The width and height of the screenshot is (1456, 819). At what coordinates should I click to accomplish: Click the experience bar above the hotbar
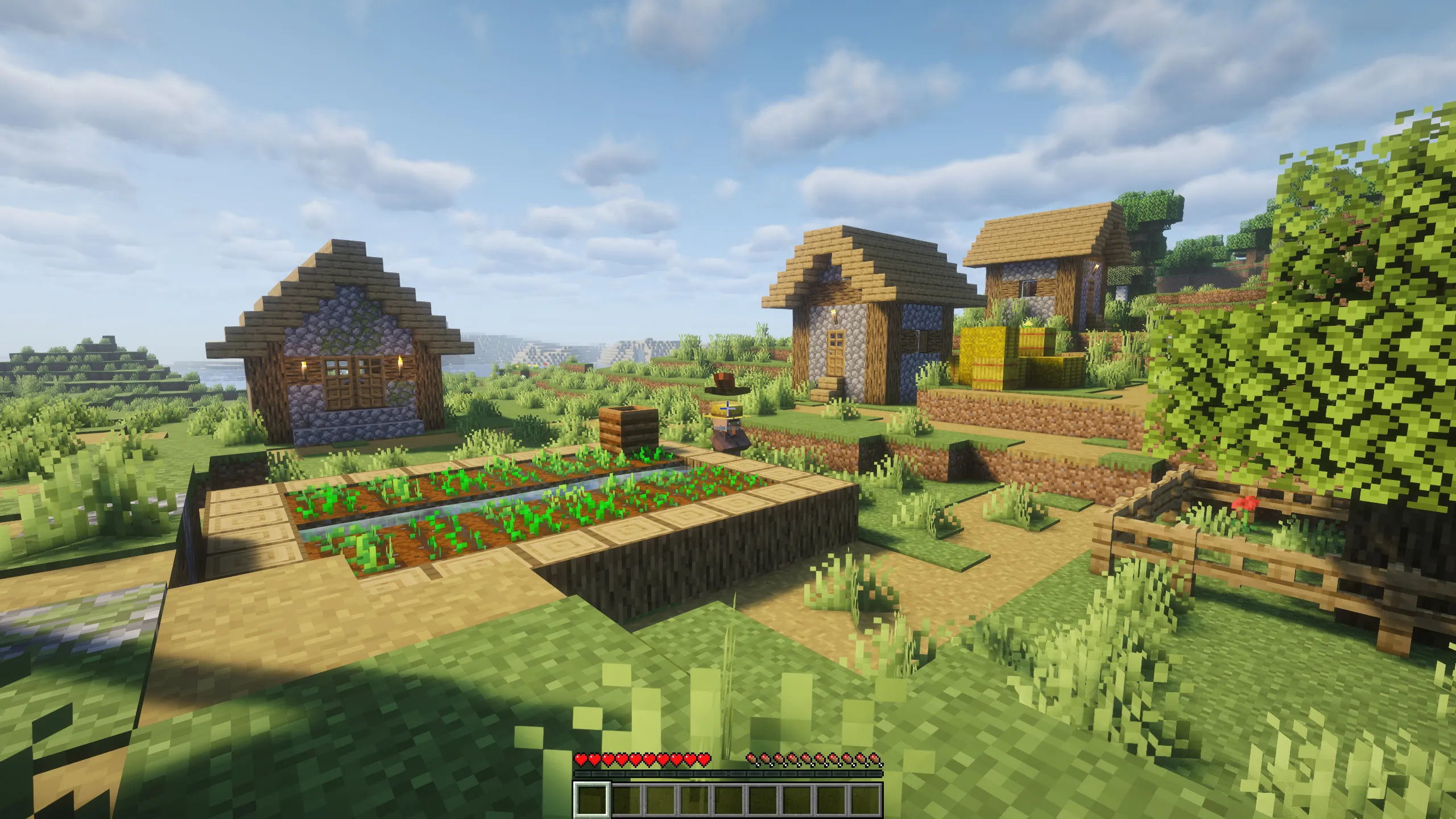[728, 773]
